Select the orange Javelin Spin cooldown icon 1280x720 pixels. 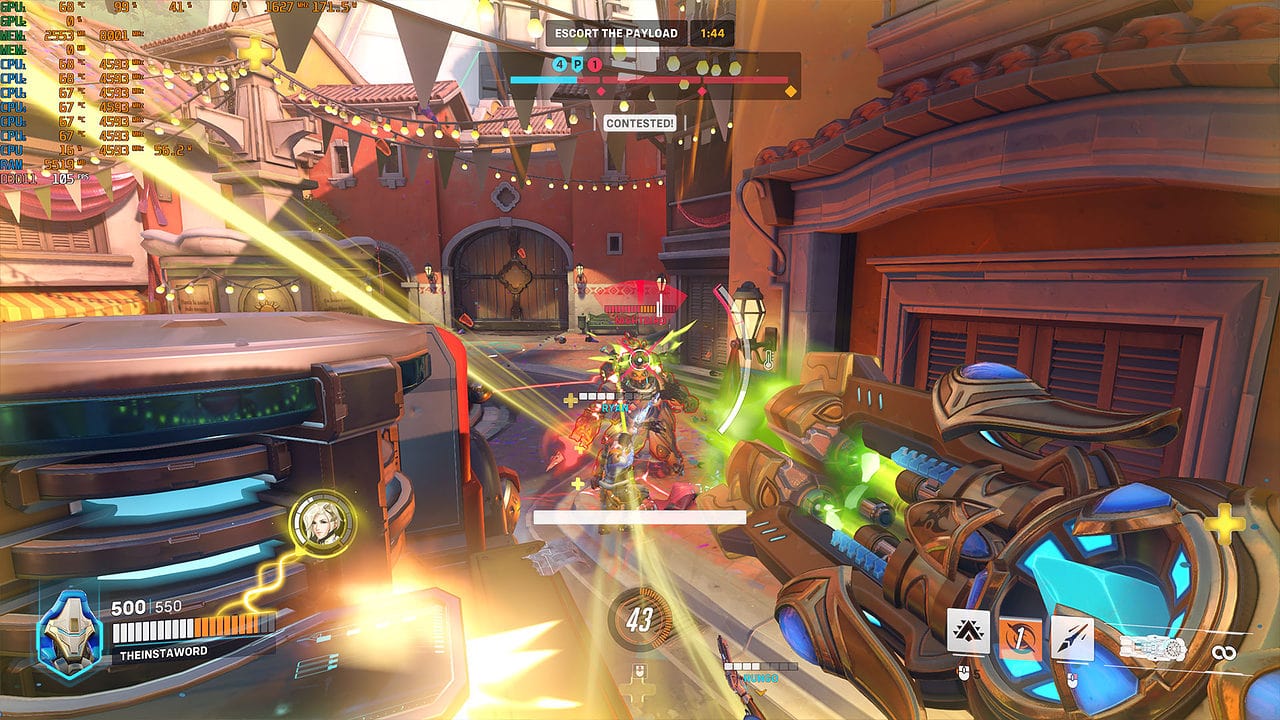[x=1020, y=637]
